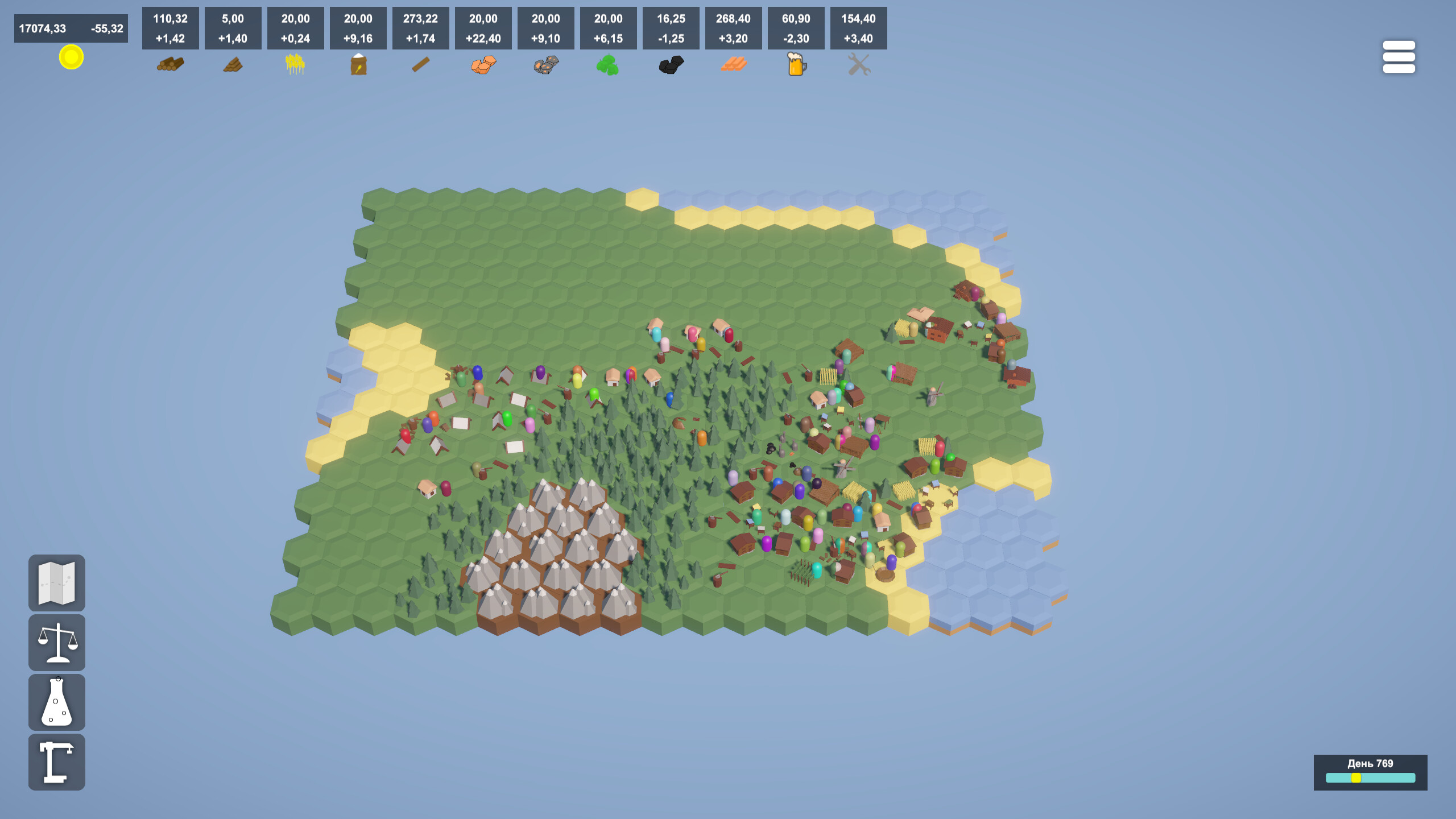The image size is (1456, 819).
Task: Select the beer mug resource icon
Action: point(795,64)
